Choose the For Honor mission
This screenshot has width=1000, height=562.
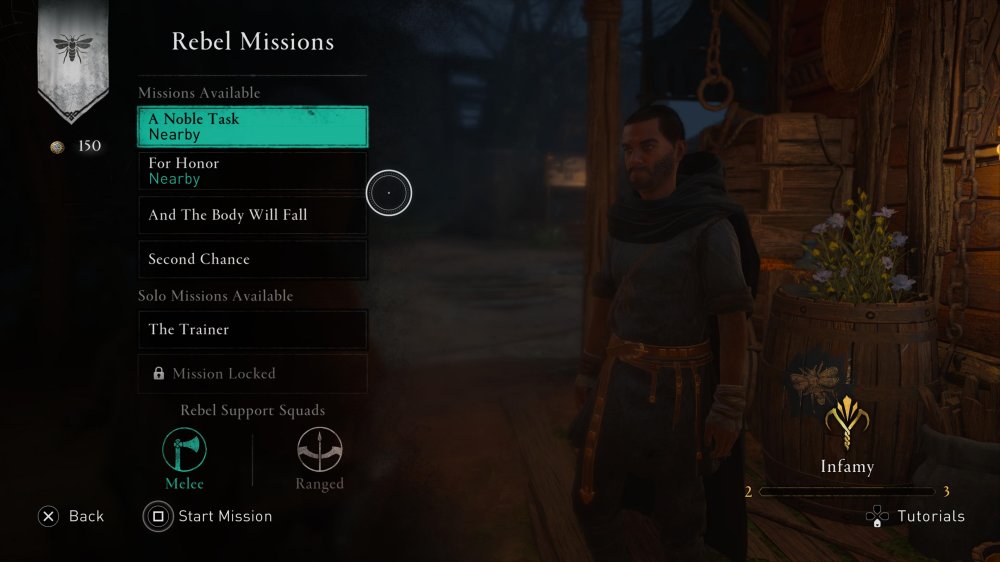tap(252, 171)
